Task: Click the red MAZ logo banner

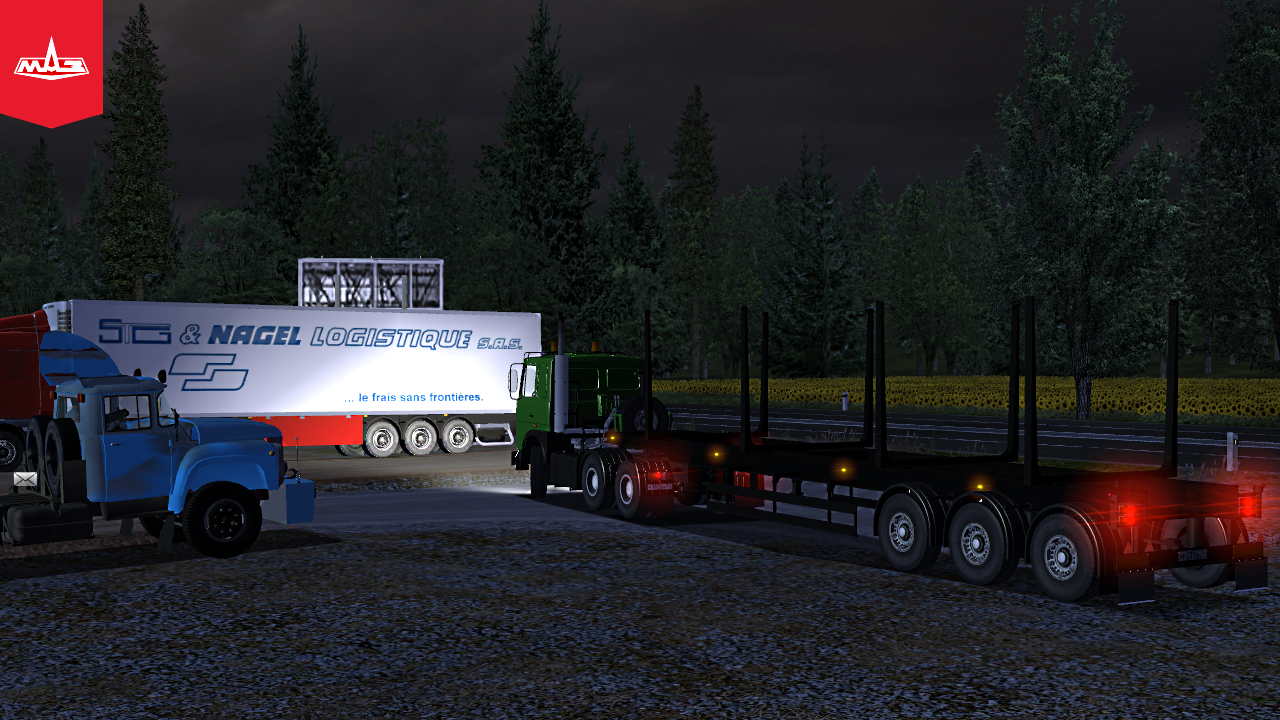Action: pos(51,62)
